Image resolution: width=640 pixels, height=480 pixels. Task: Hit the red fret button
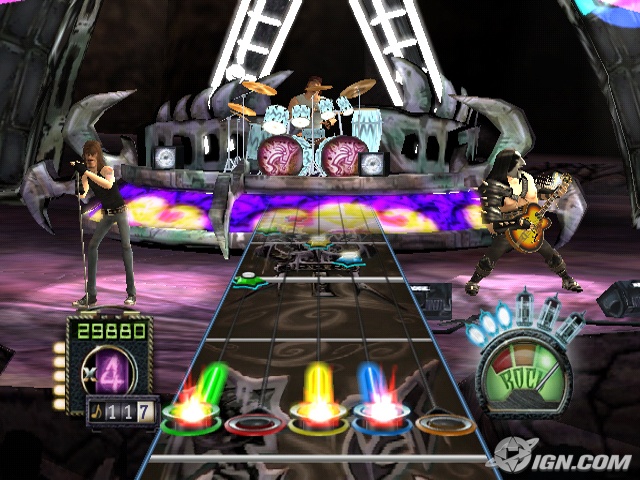(x=253, y=424)
